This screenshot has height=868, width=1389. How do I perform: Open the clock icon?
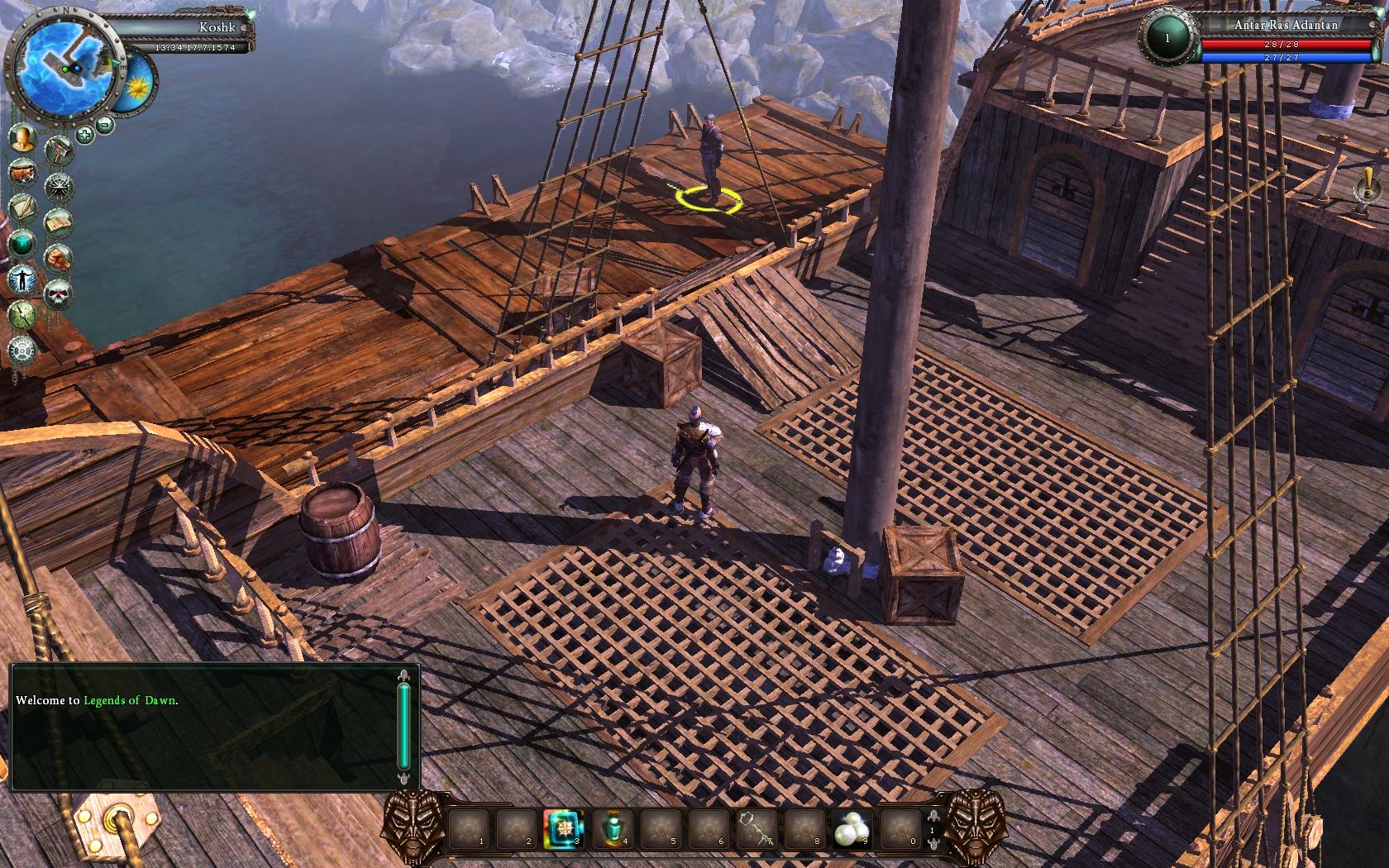tap(21, 314)
